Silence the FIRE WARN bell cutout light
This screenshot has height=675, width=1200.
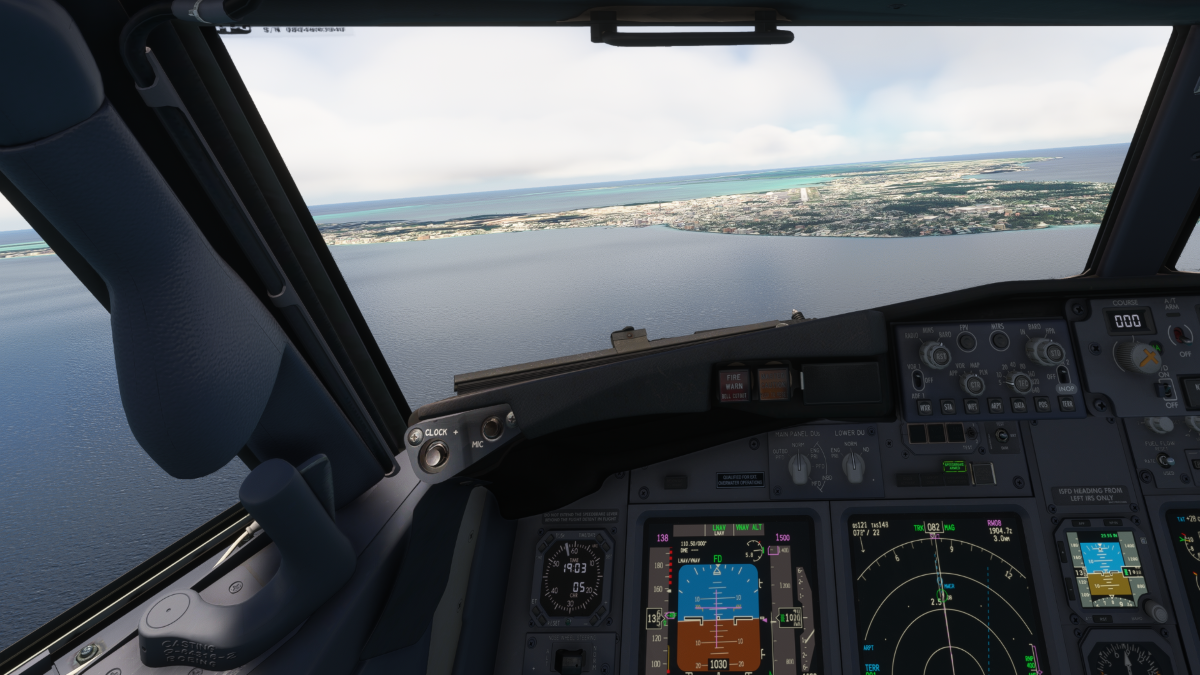(x=734, y=385)
